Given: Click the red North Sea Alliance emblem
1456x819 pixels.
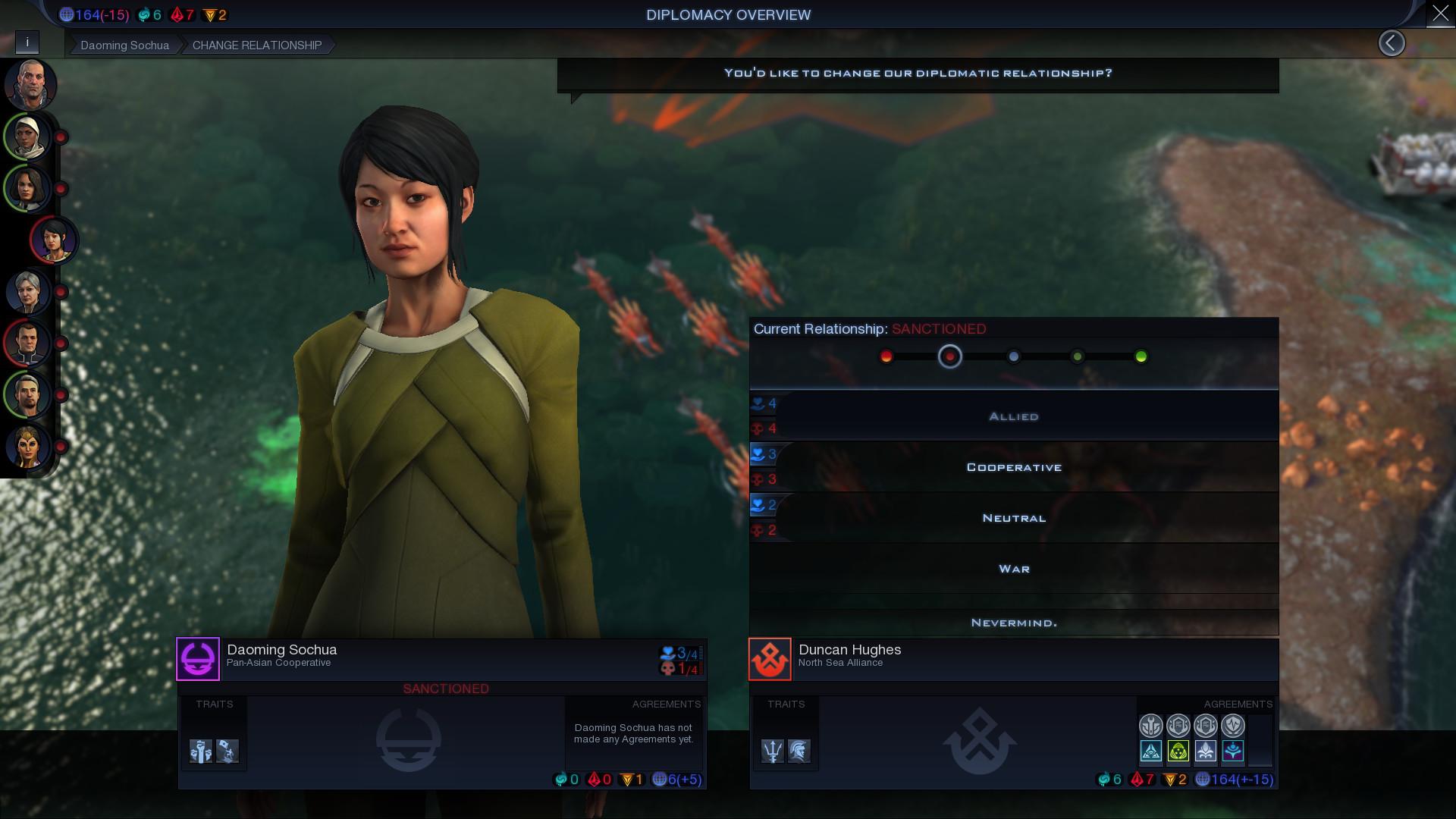Looking at the screenshot, I should 770,658.
